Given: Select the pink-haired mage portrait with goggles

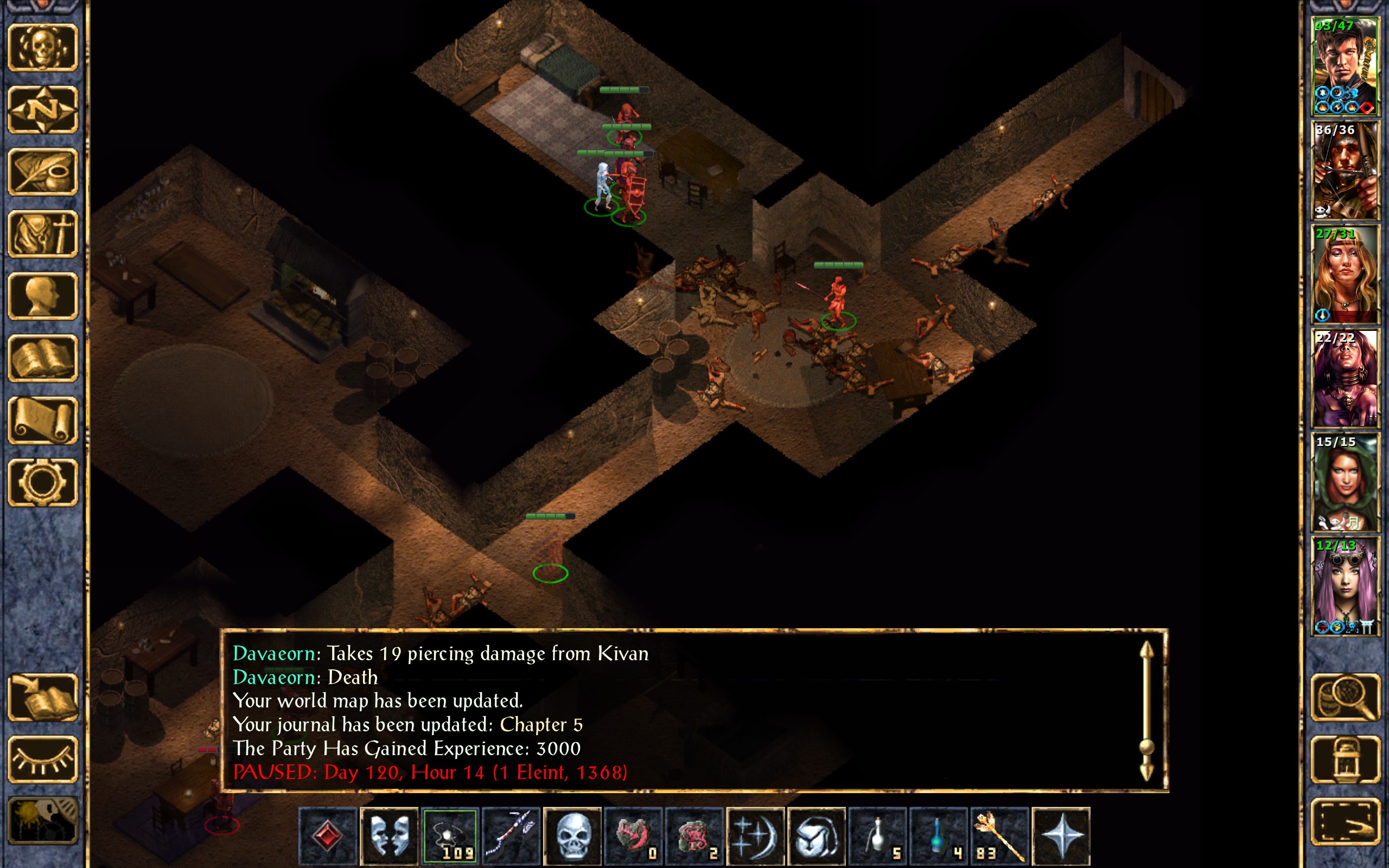Looking at the screenshot, I should pos(1345,586).
